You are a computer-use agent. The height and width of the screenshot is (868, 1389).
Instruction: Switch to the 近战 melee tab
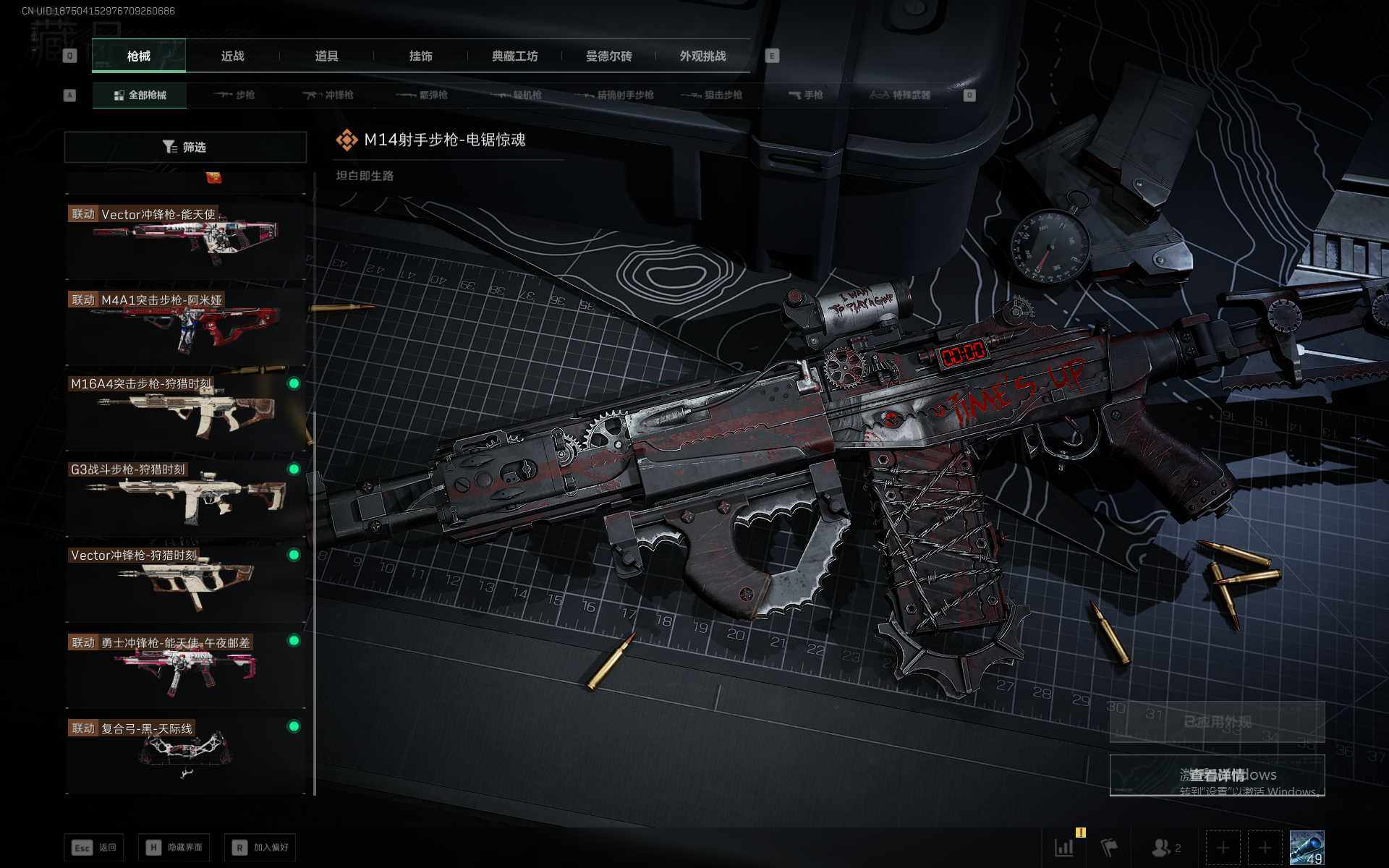tap(232, 56)
